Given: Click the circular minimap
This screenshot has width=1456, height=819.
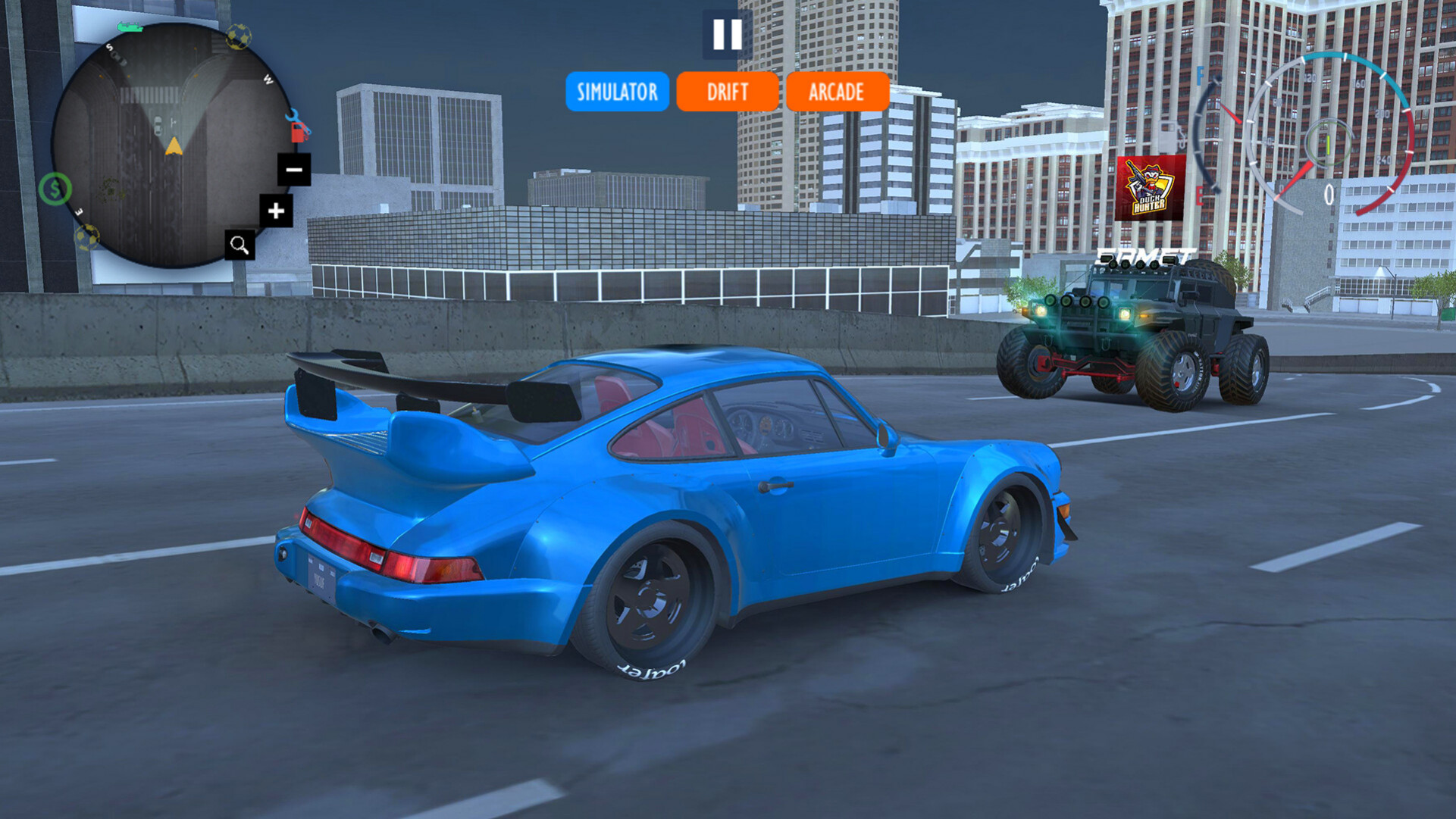Looking at the screenshot, I should (171, 145).
